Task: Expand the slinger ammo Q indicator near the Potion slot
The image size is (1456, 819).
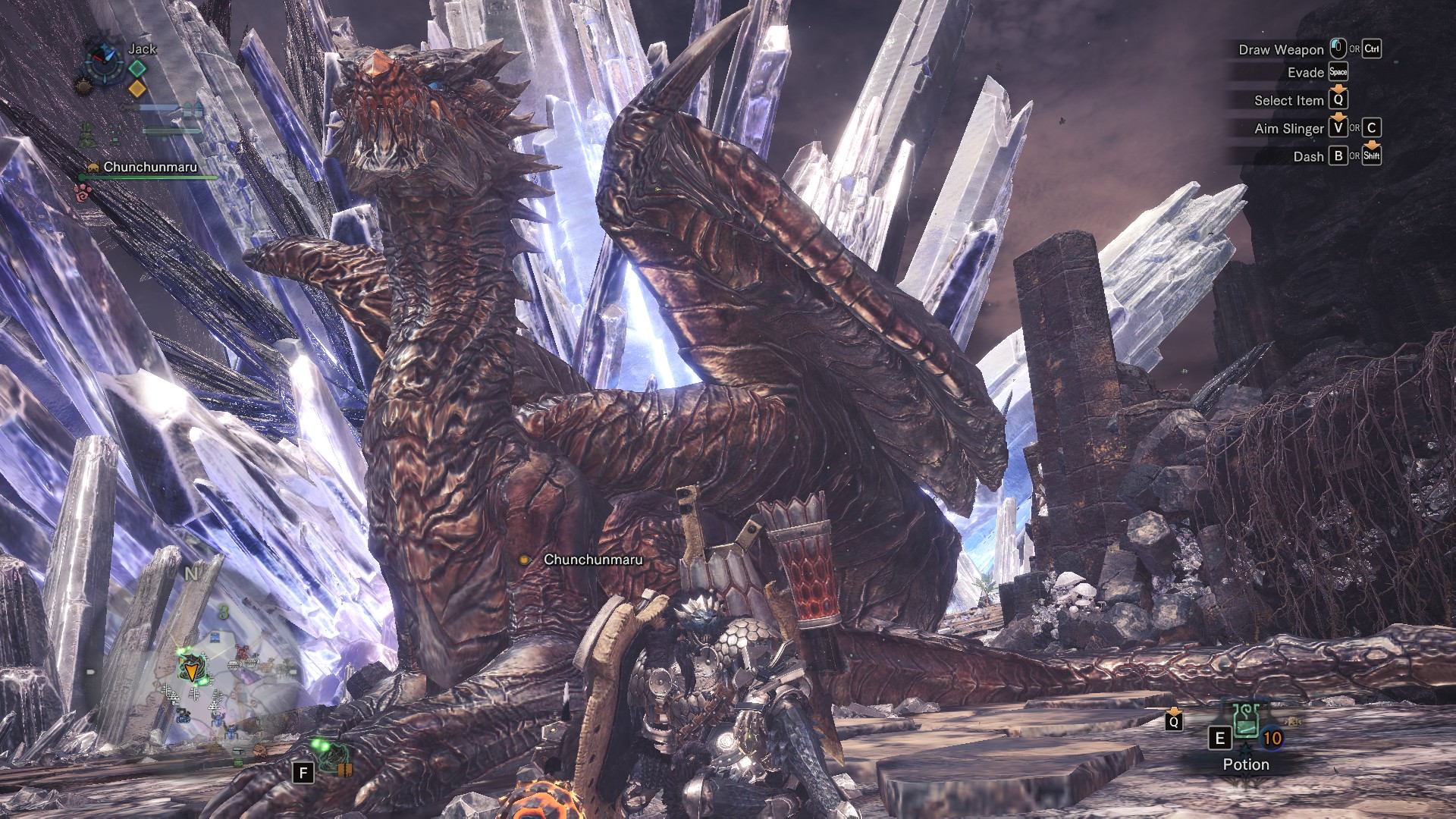Action: coord(1174,722)
